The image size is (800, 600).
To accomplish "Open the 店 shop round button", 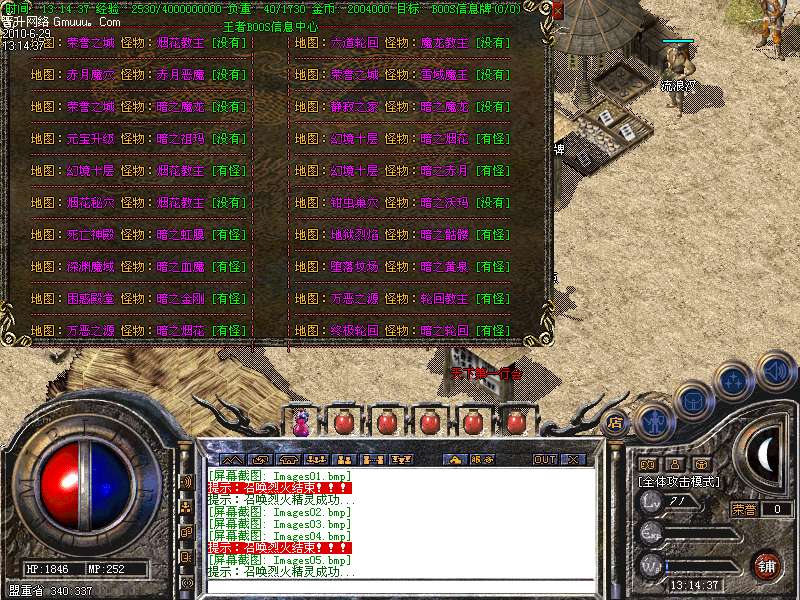I will click(615, 422).
